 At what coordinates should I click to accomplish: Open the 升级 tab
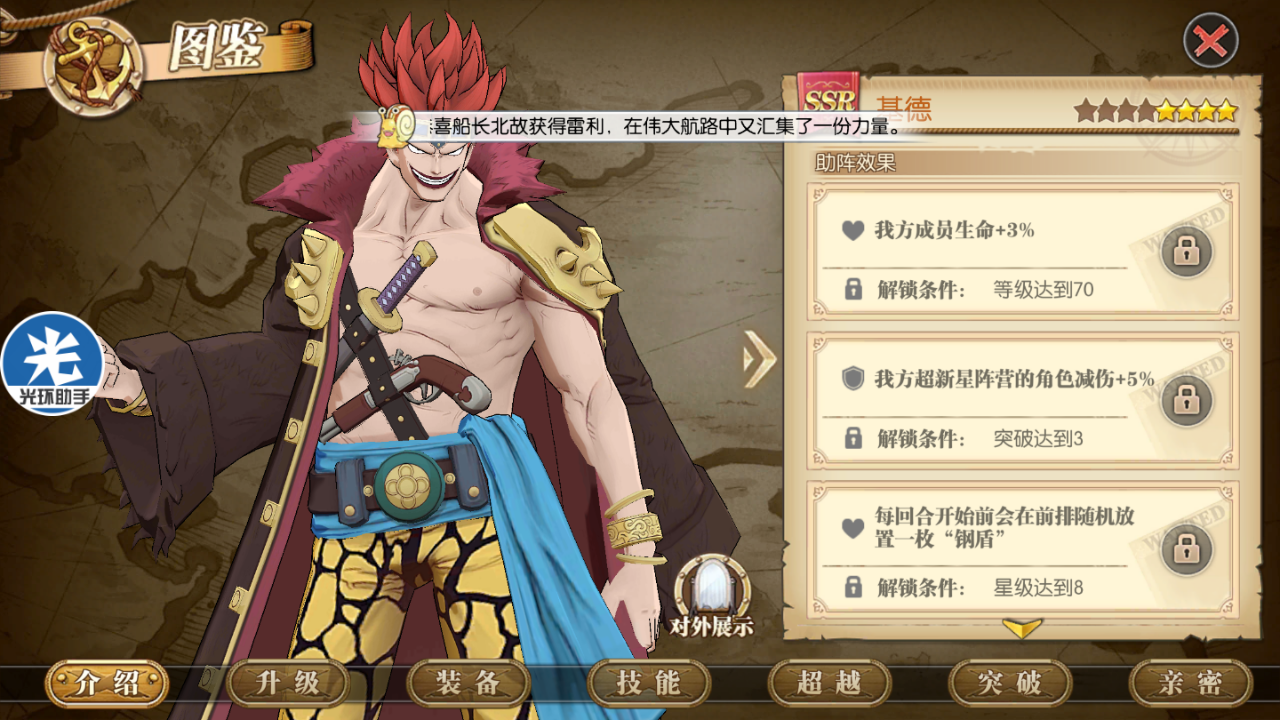288,684
